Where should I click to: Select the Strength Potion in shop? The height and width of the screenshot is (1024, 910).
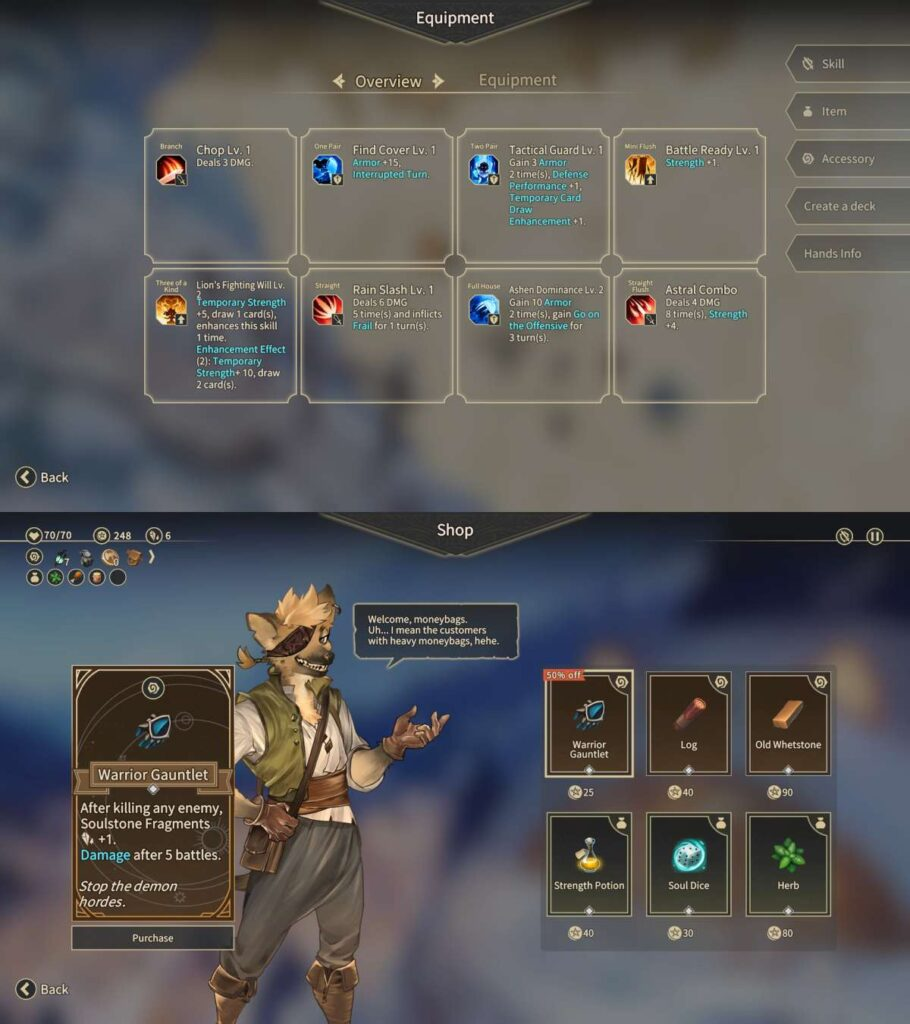click(x=589, y=864)
